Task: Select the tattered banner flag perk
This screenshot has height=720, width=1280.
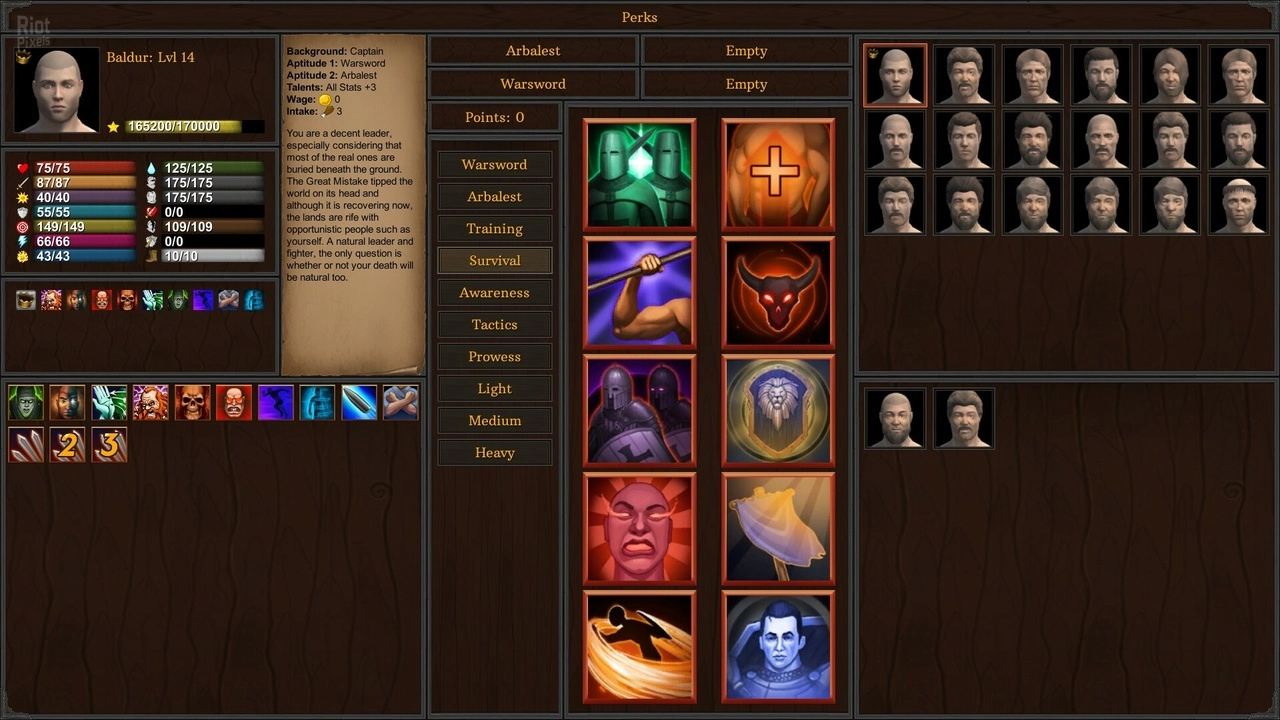Action: [x=778, y=529]
